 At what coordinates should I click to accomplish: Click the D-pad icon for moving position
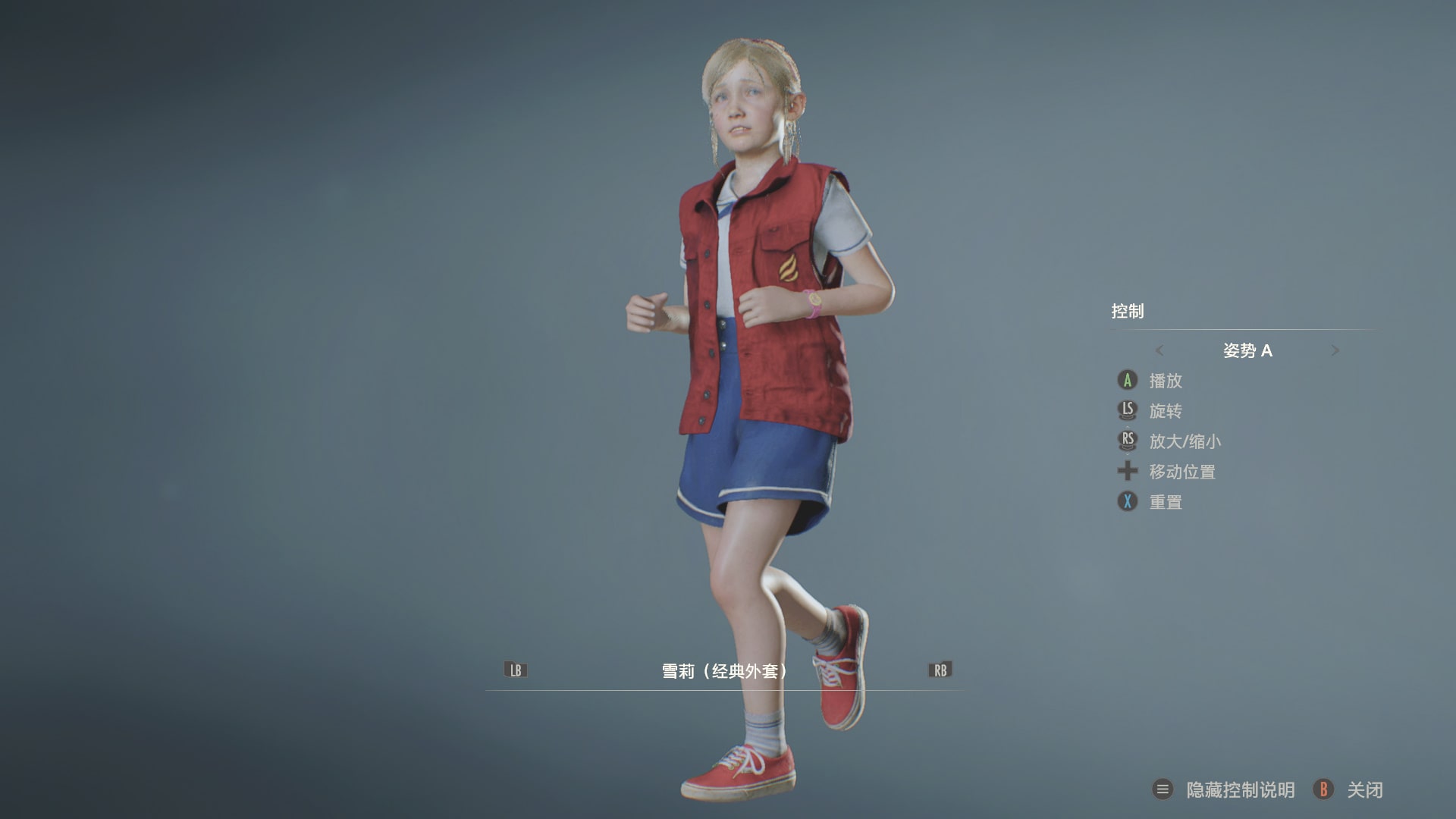tap(1128, 472)
